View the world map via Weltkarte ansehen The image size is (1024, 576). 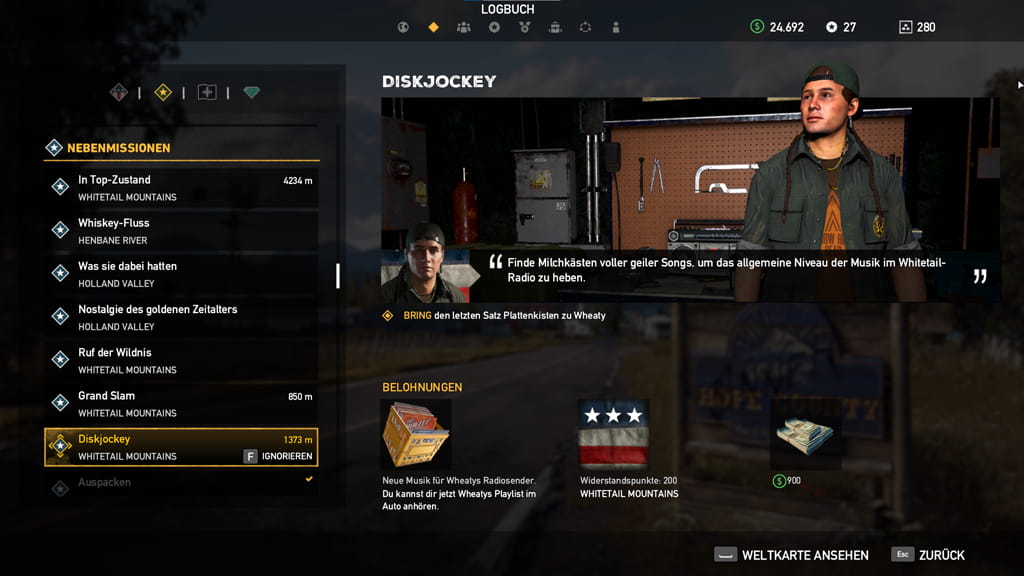(791, 555)
